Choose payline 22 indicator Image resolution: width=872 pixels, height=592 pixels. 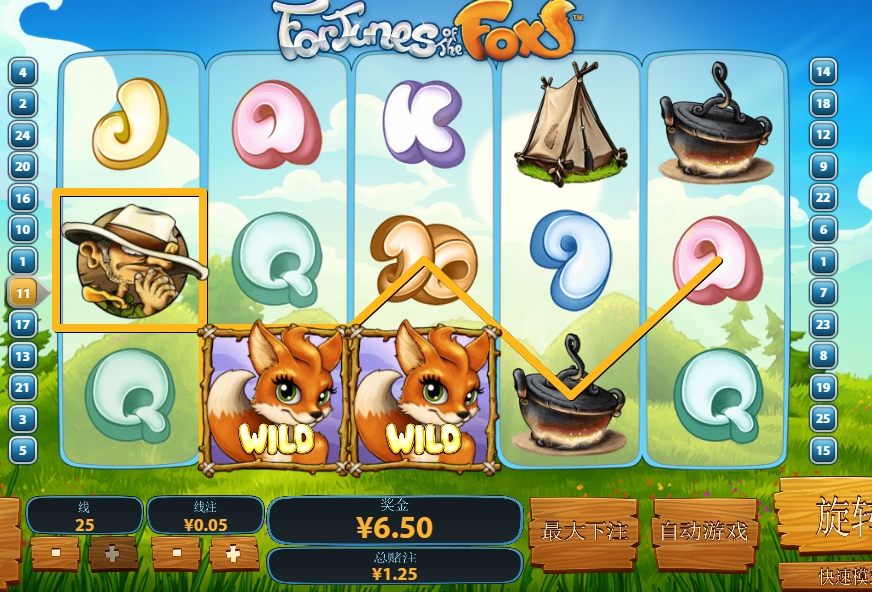823,198
